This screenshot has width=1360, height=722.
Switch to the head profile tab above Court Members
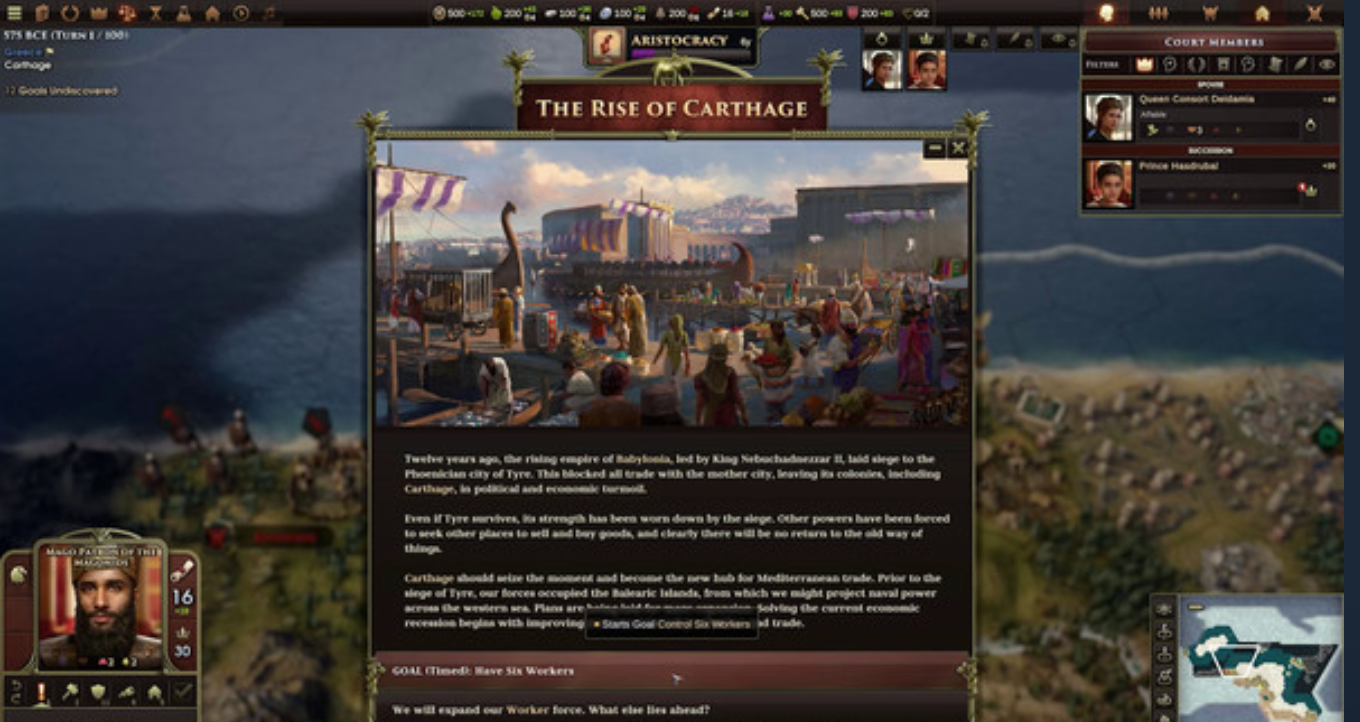1106,13
